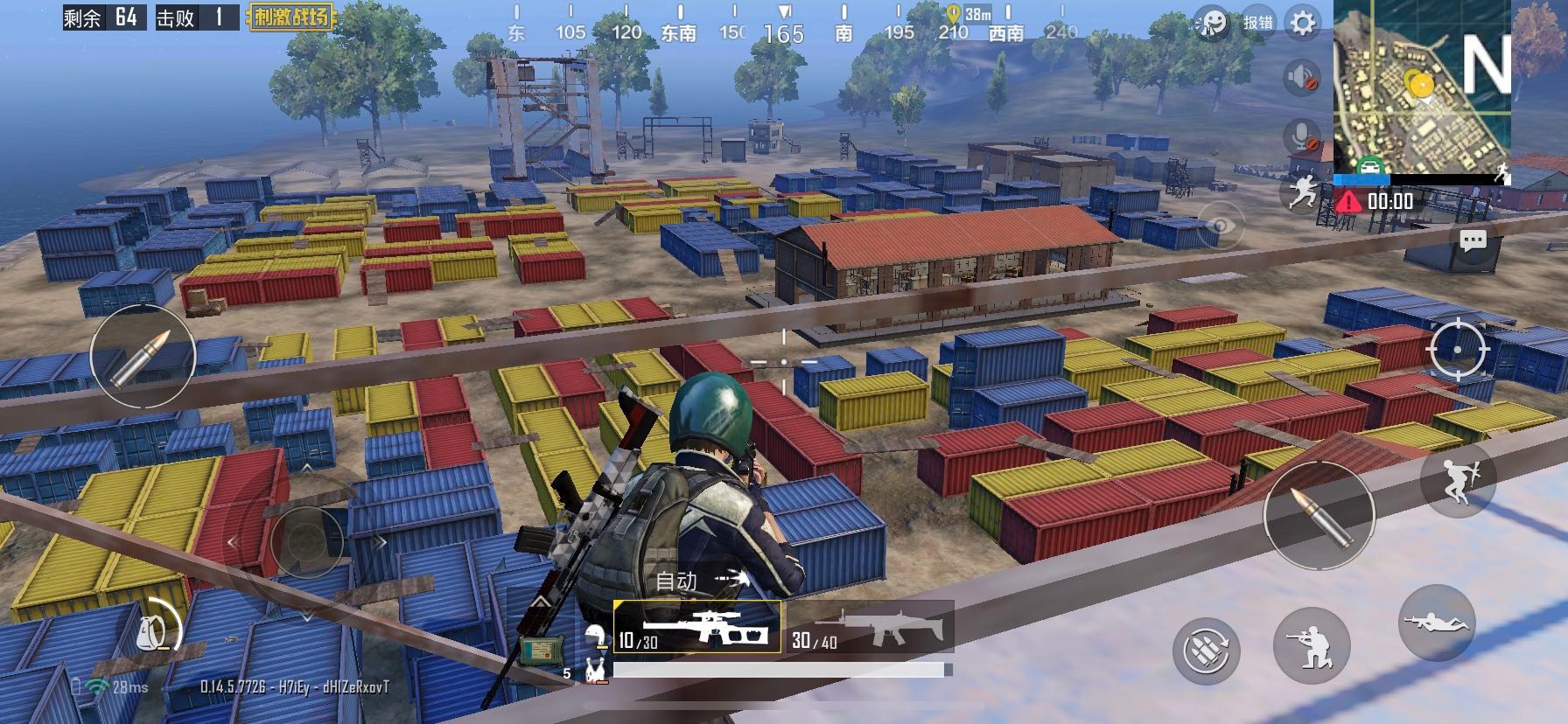Open the quick chat bubble

tap(1473, 240)
